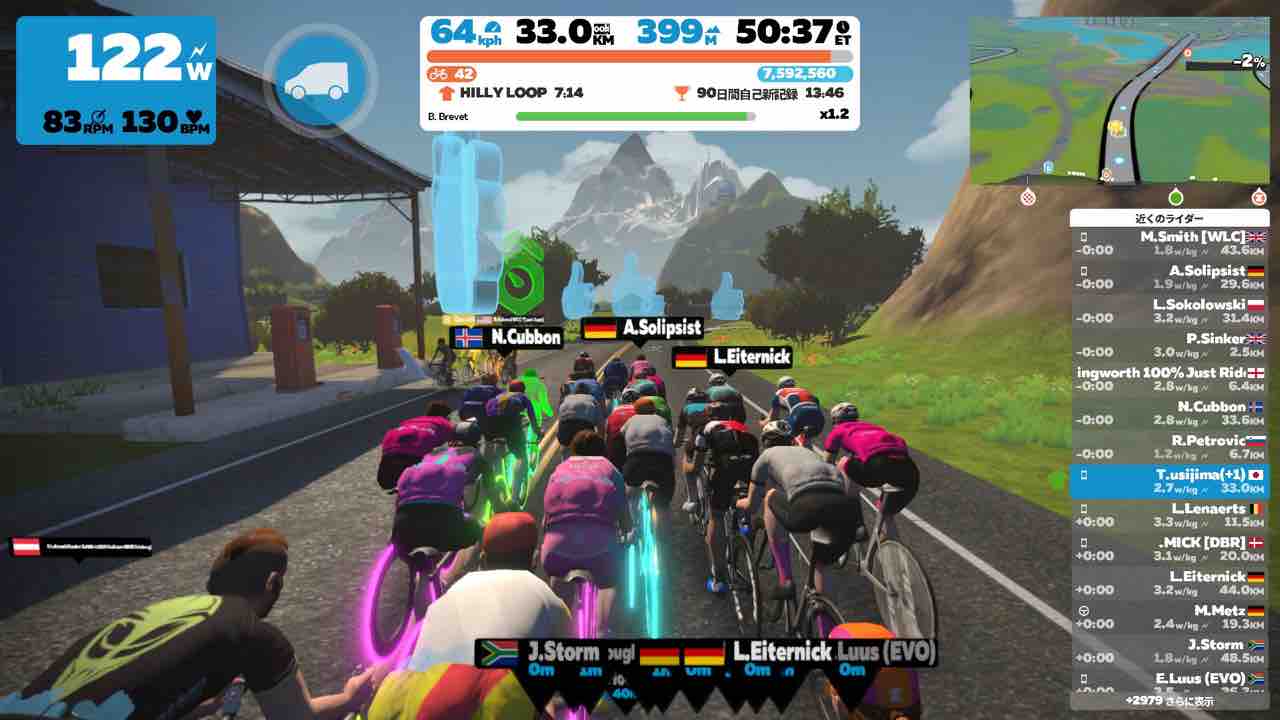Select P.Sinker in the nearby riders list
The image size is (1280, 720).
point(1169,346)
